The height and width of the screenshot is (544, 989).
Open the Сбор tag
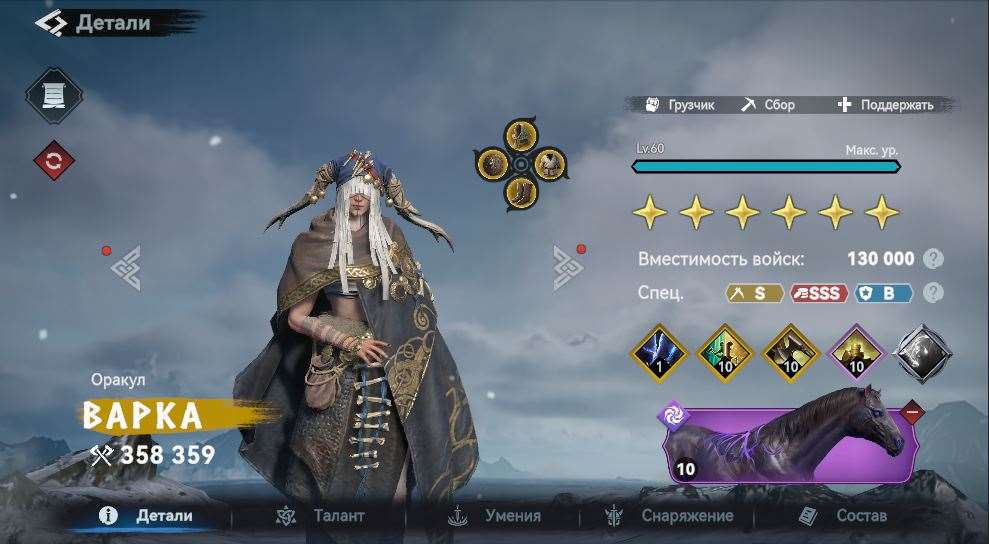[768, 104]
